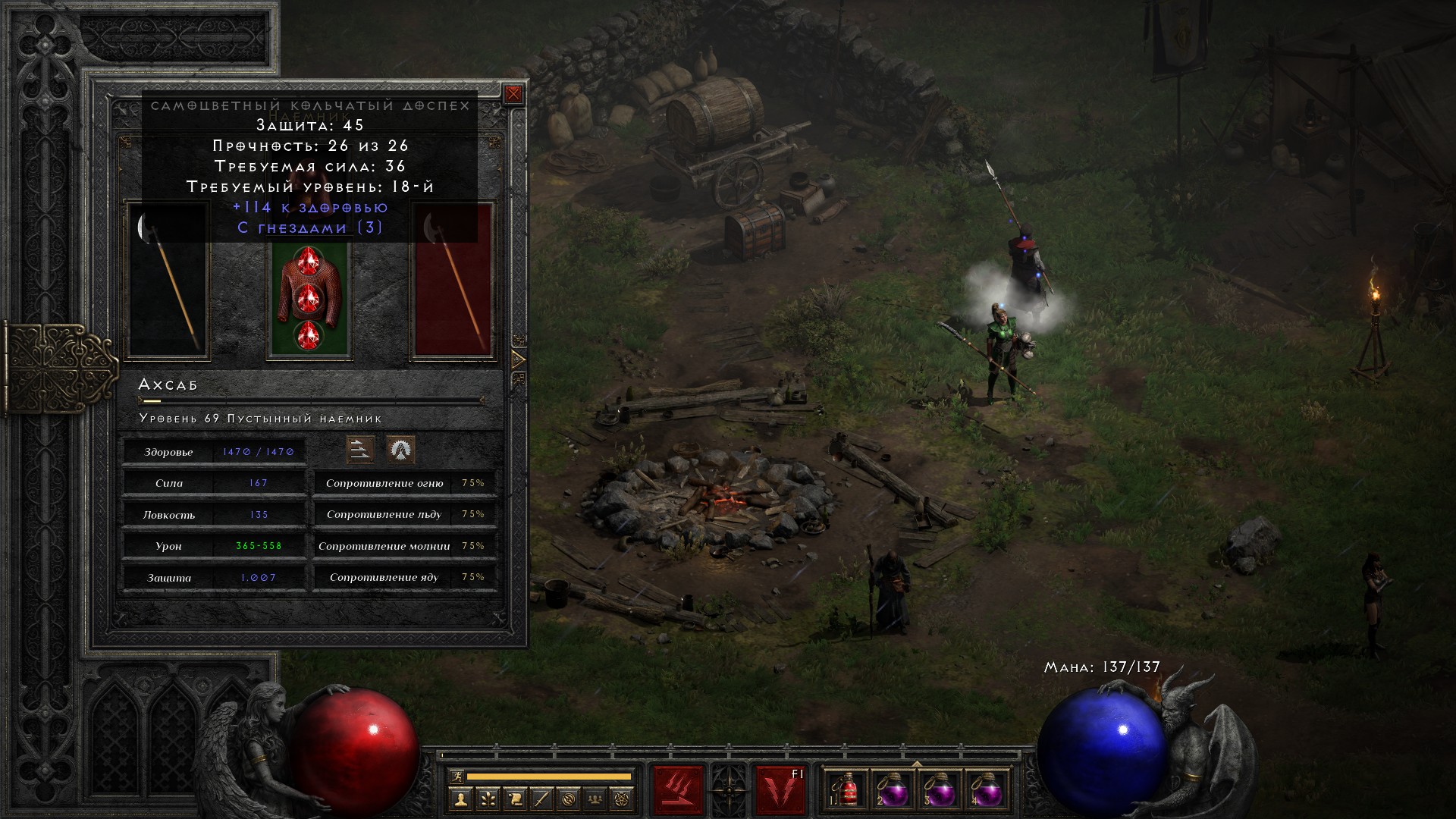Viewport: 1456px width, 819px height.
Task: Pick the mercenary's polearm in the left weapon slot
Action: 168,279
